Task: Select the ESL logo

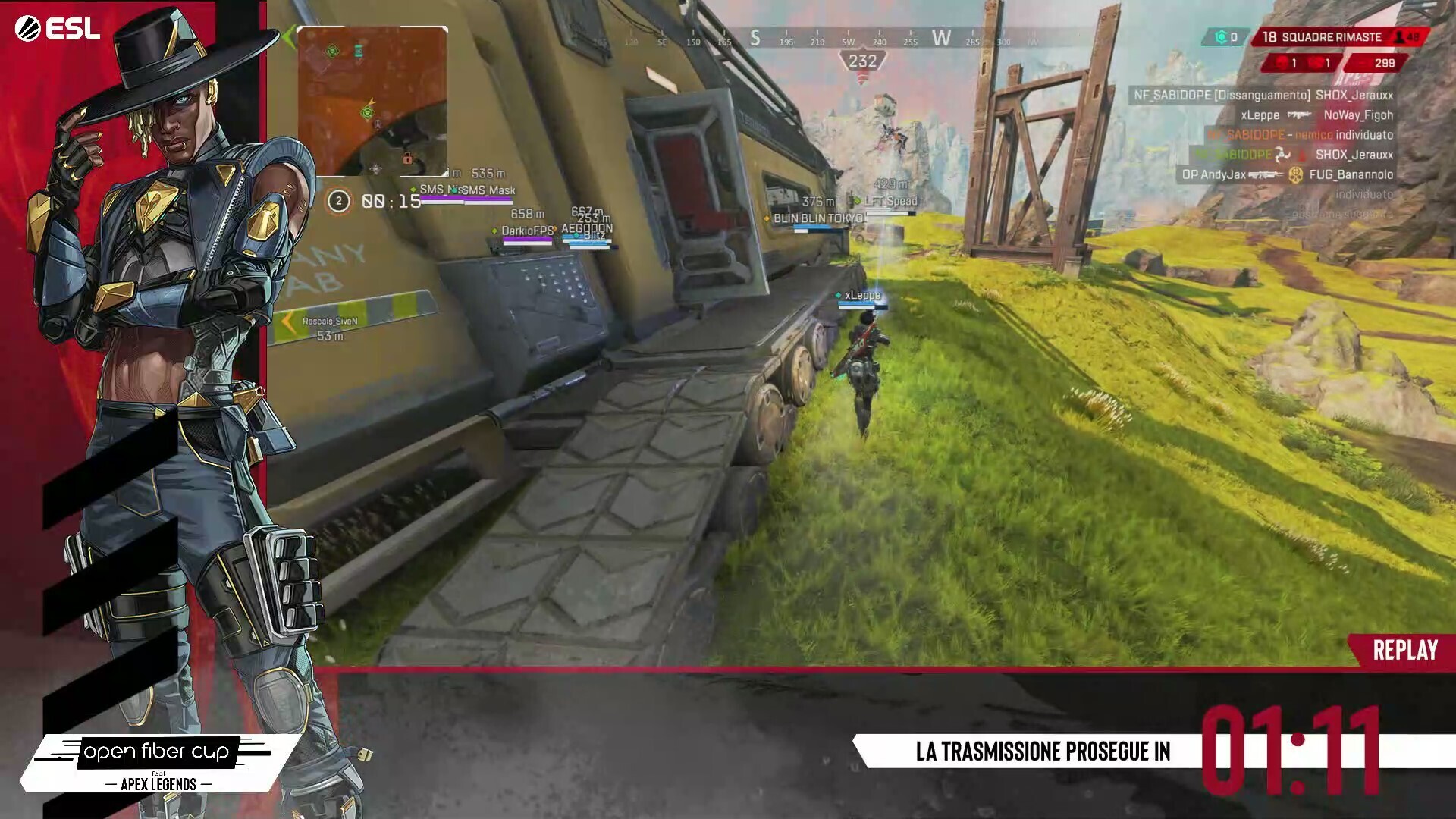Action: coord(58,29)
